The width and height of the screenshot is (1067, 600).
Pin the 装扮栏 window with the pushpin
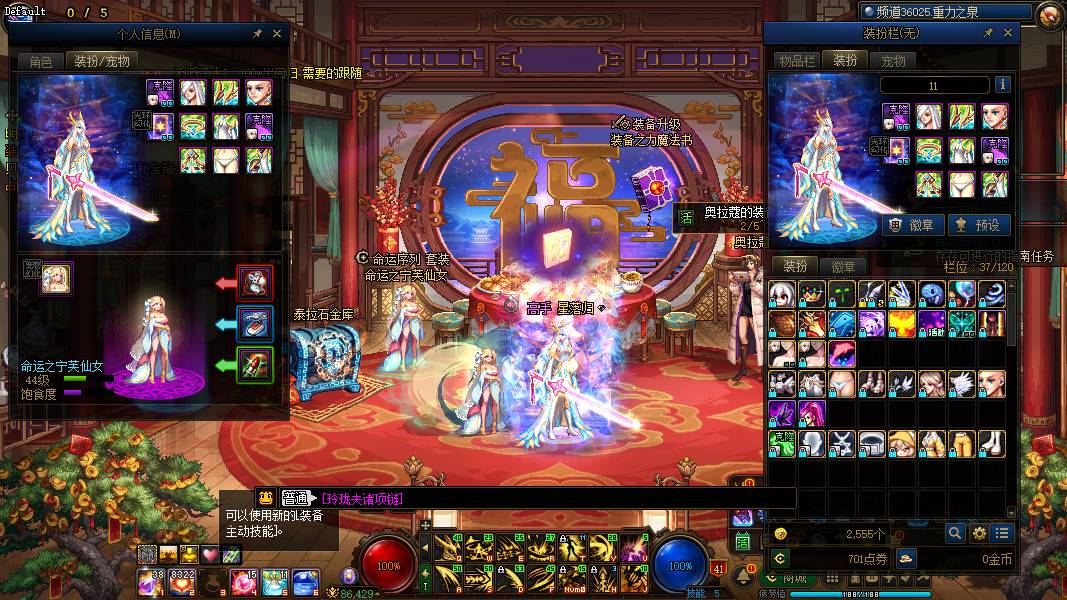pos(988,33)
